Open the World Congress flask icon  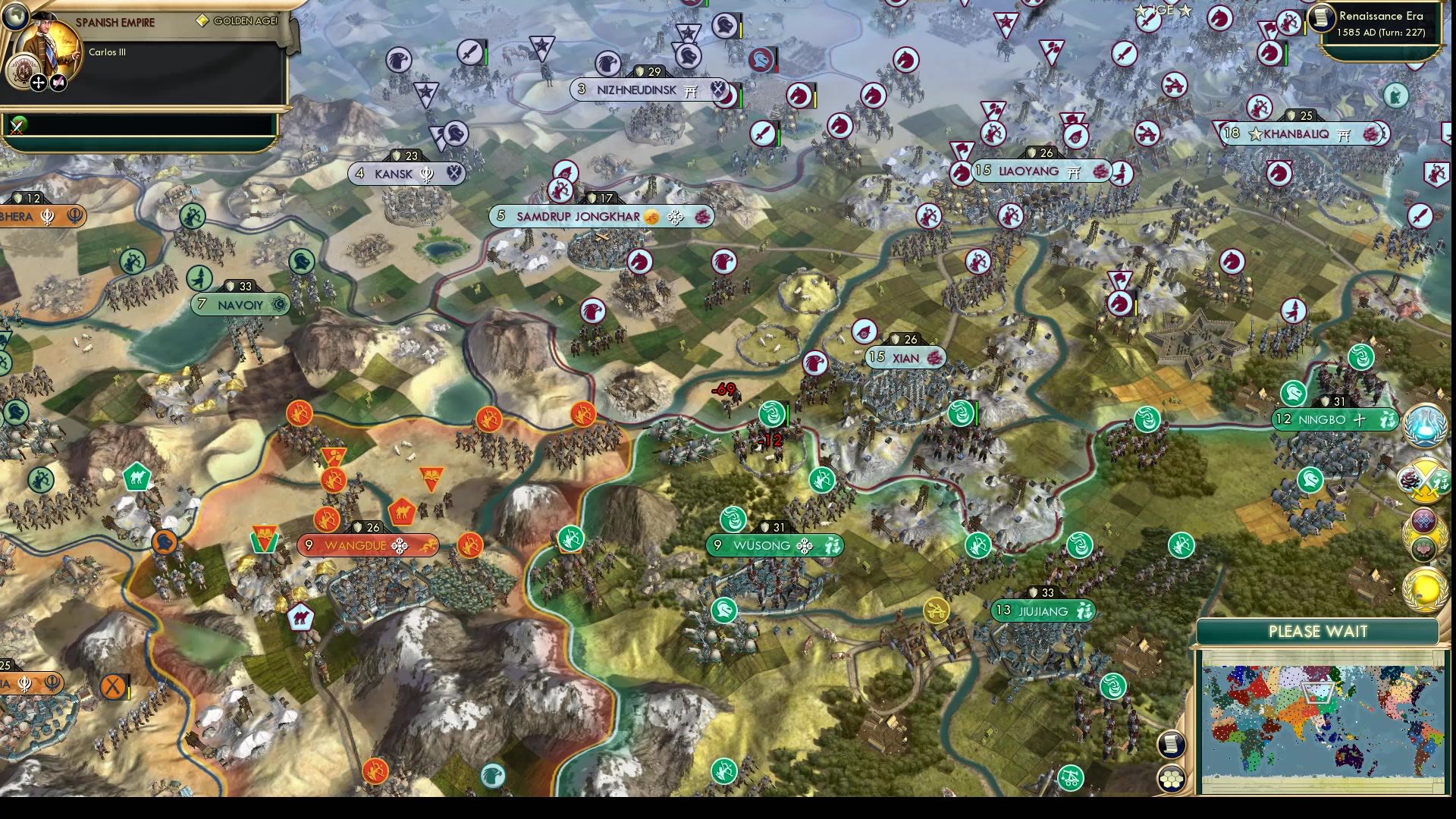point(1424,427)
